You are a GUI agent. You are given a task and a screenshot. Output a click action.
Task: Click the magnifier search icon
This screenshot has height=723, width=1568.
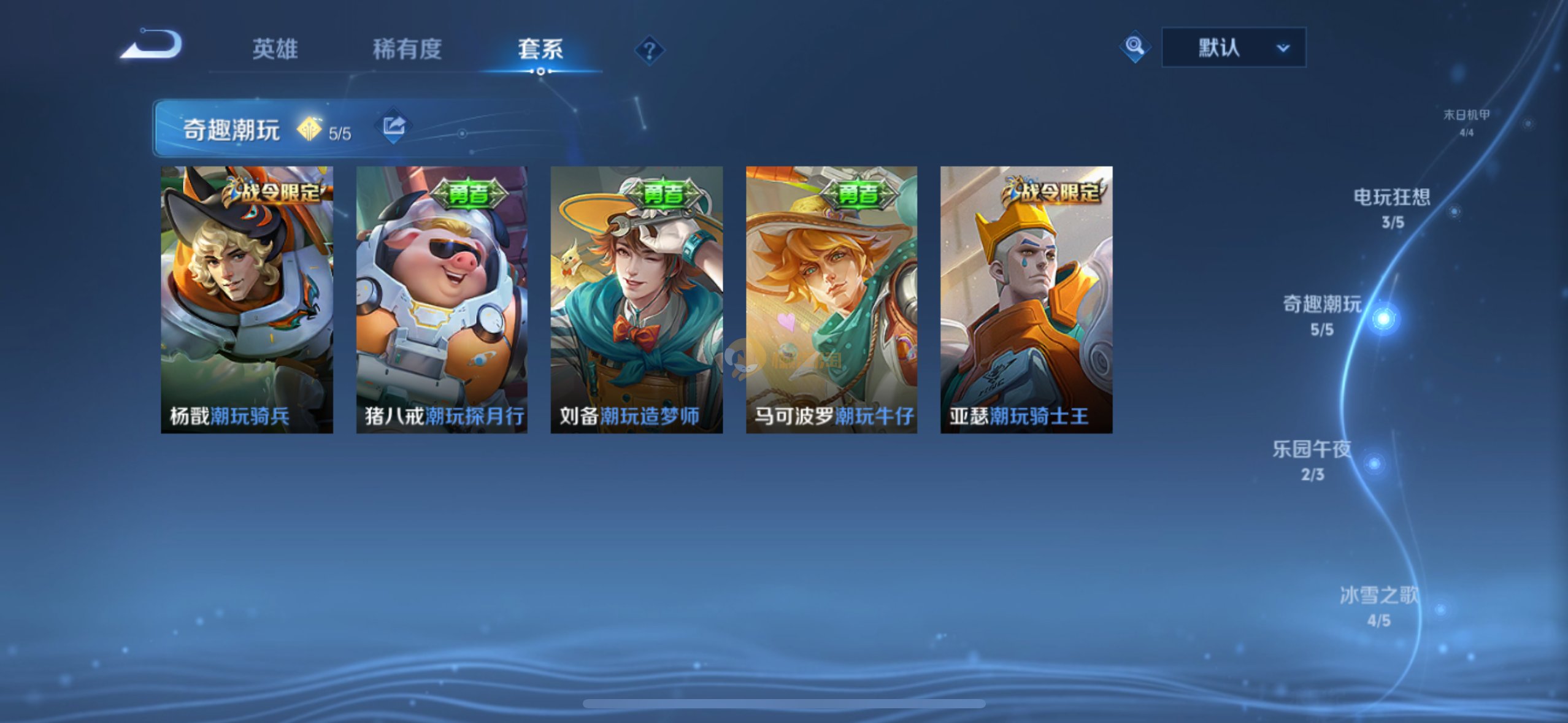[x=1134, y=47]
